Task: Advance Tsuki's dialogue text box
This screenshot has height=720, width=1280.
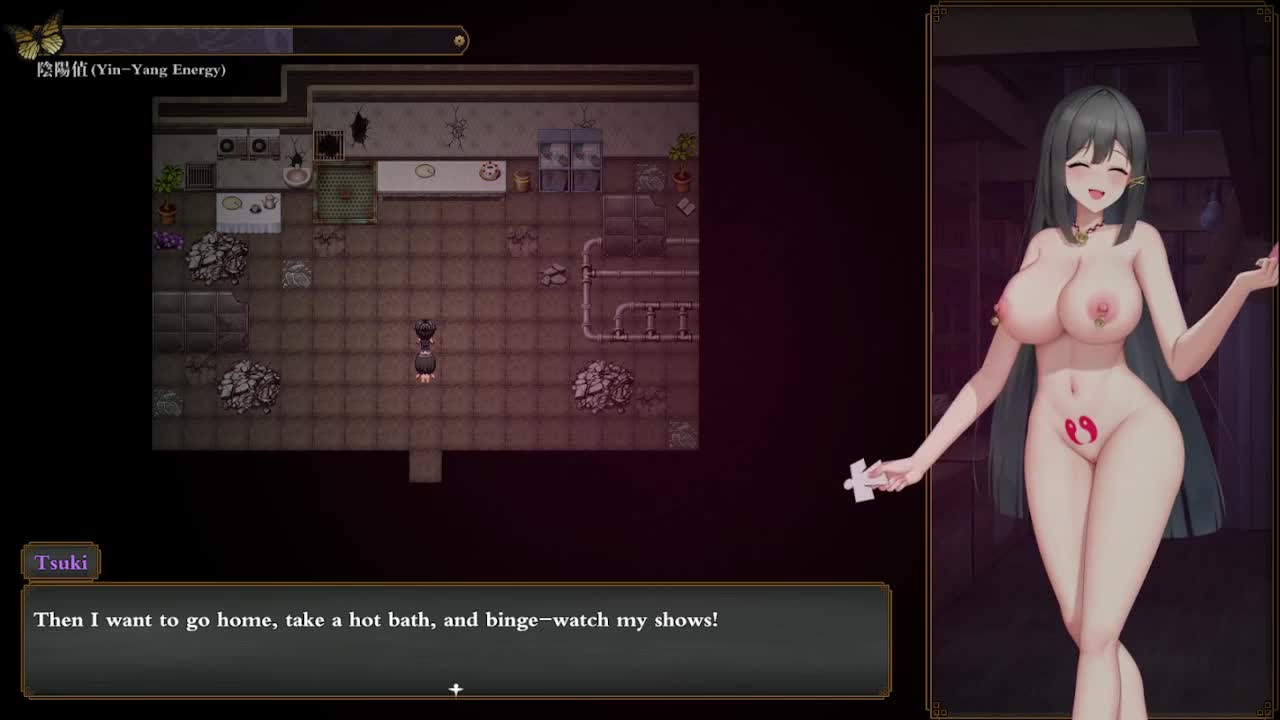Action: click(x=456, y=640)
